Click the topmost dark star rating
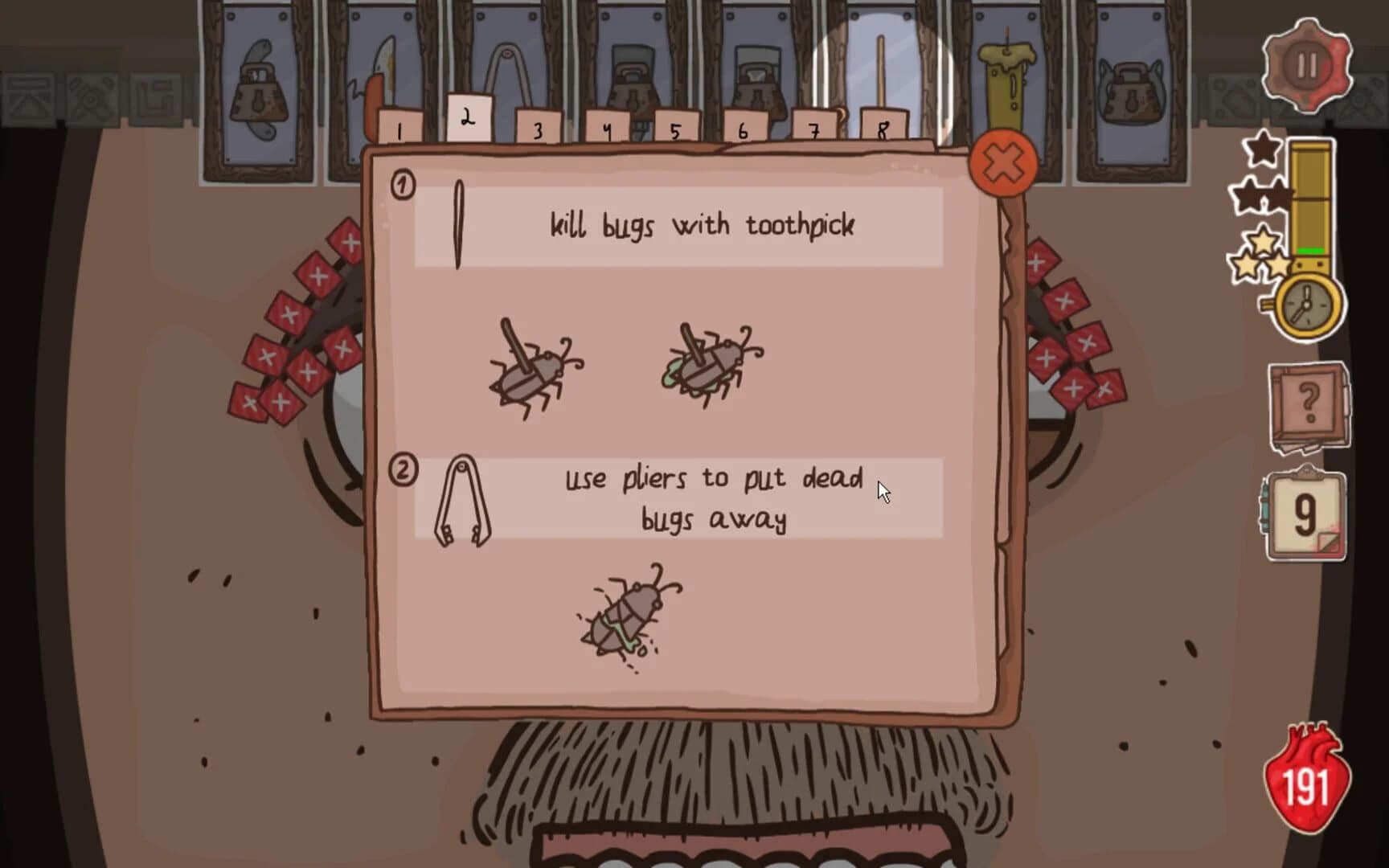The height and width of the screenshot is (868, 1389). (1264, 149)
